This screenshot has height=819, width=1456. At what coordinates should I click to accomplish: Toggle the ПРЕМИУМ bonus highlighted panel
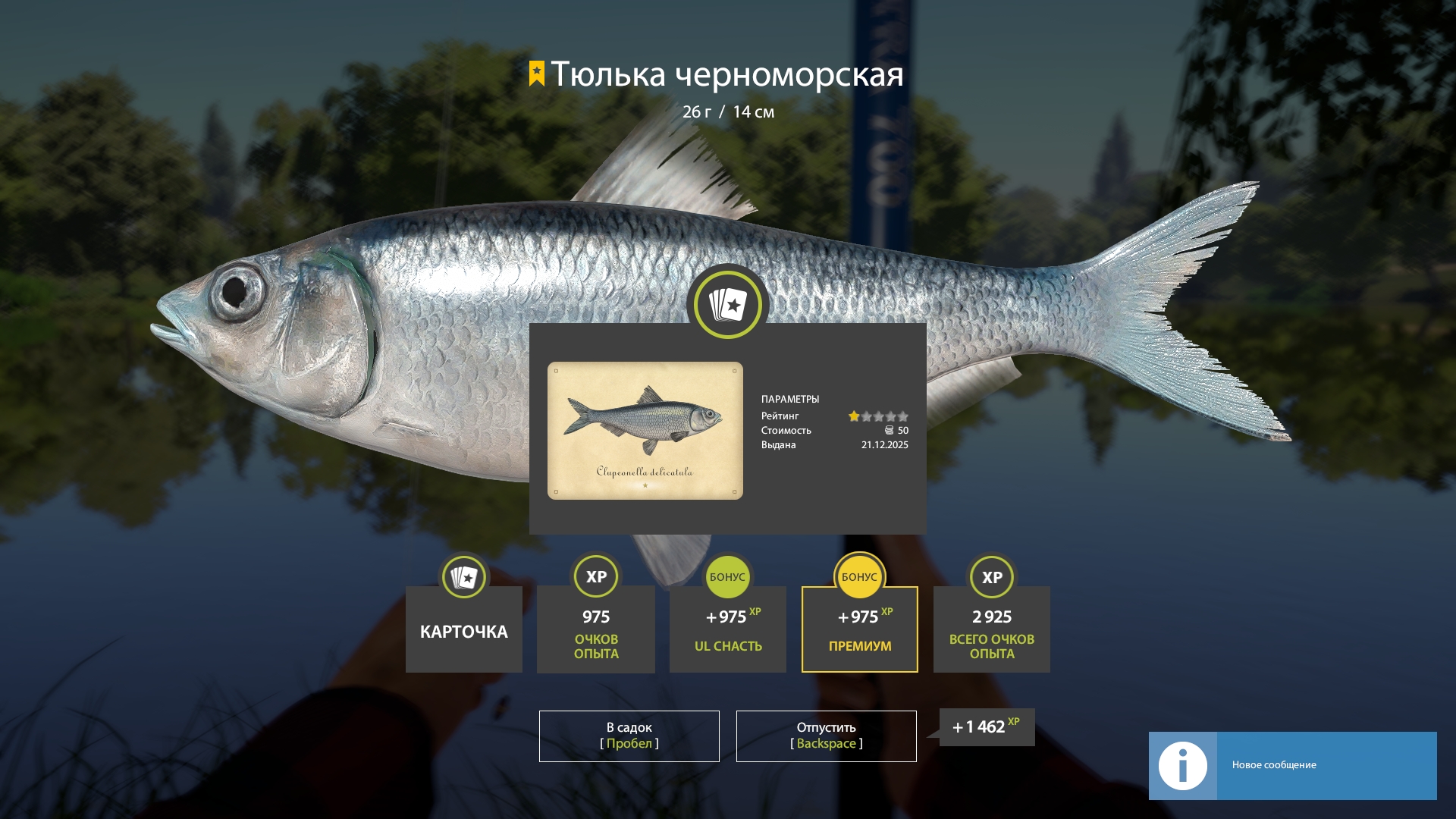tap(859, 629)
